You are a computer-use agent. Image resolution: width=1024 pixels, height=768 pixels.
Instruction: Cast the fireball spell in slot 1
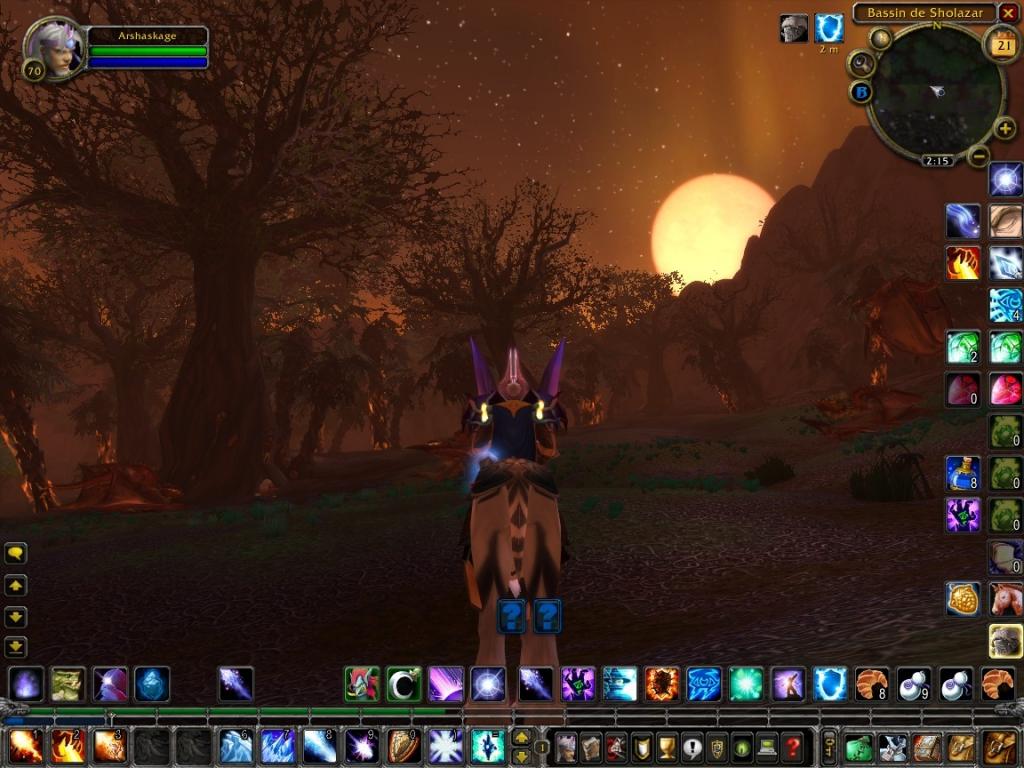(x=25, y=746)
